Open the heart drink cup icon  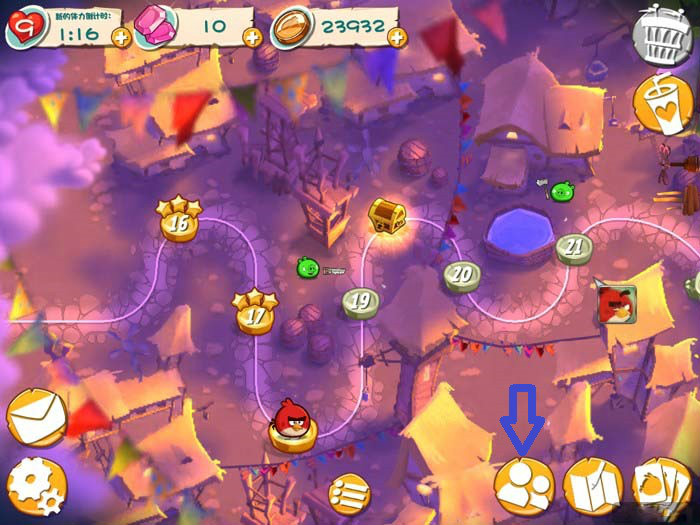click(x=664, y=104)
